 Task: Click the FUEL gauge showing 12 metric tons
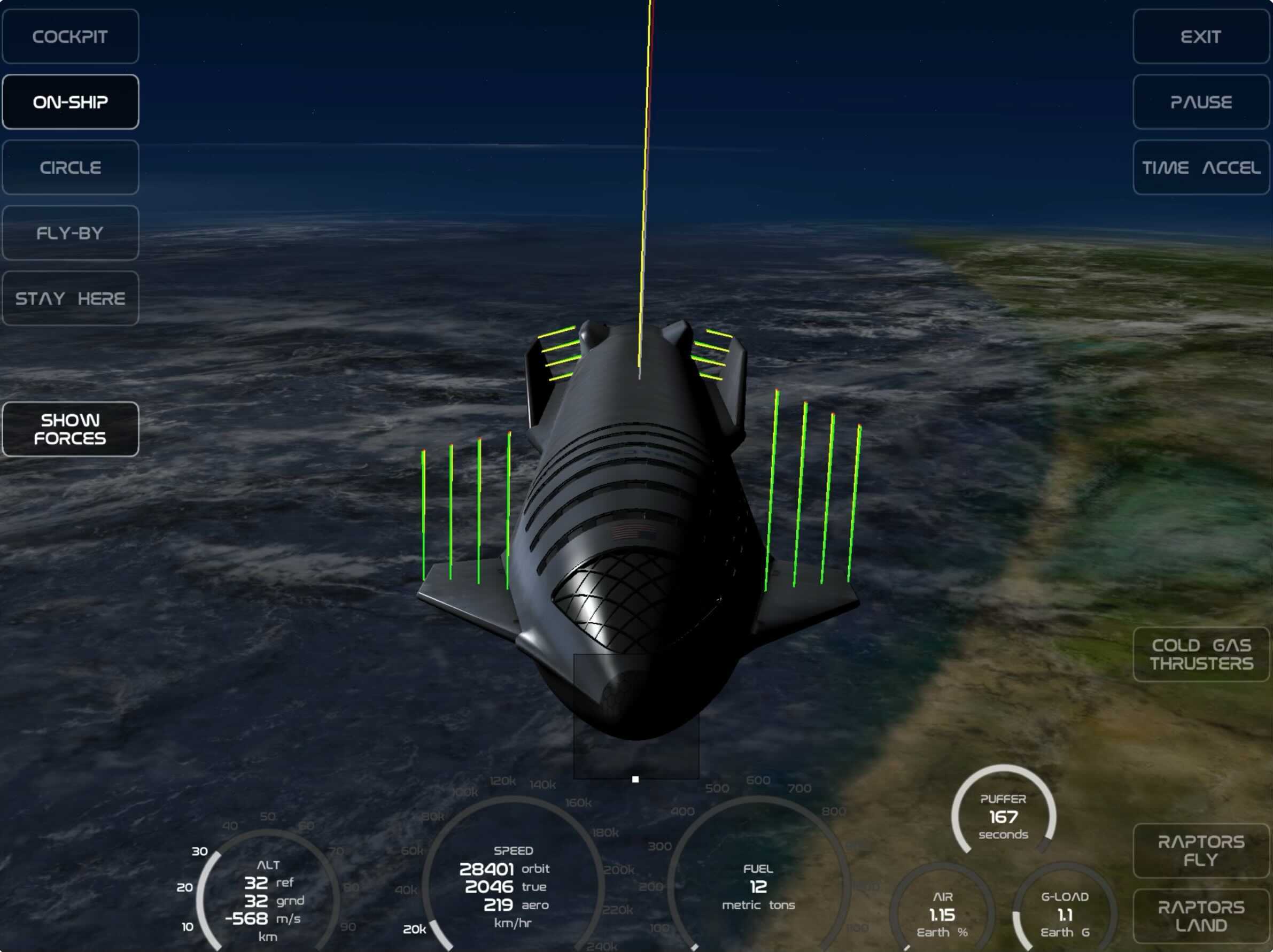click(x=758, y=879)
